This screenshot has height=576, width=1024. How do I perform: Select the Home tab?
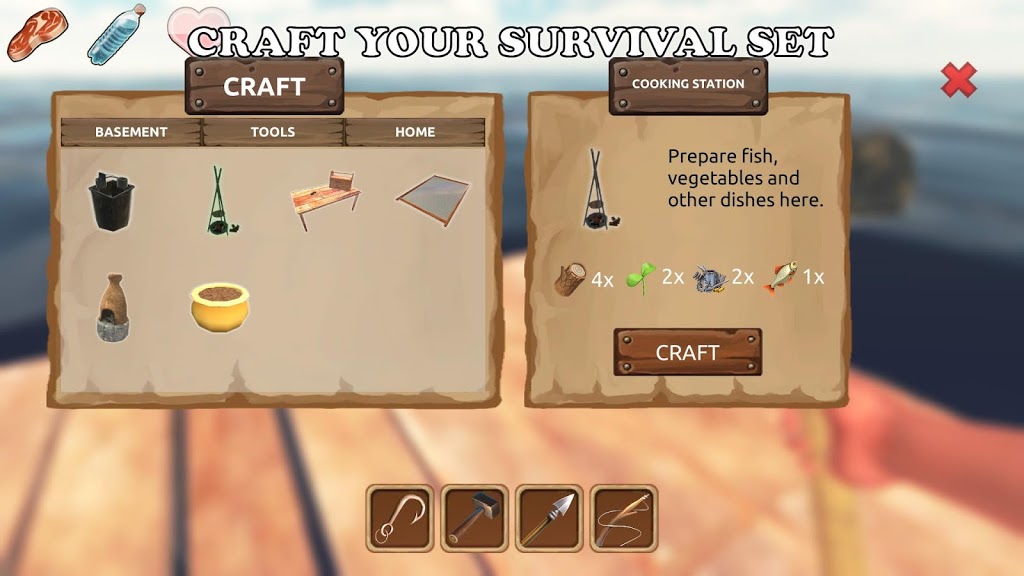414,132
